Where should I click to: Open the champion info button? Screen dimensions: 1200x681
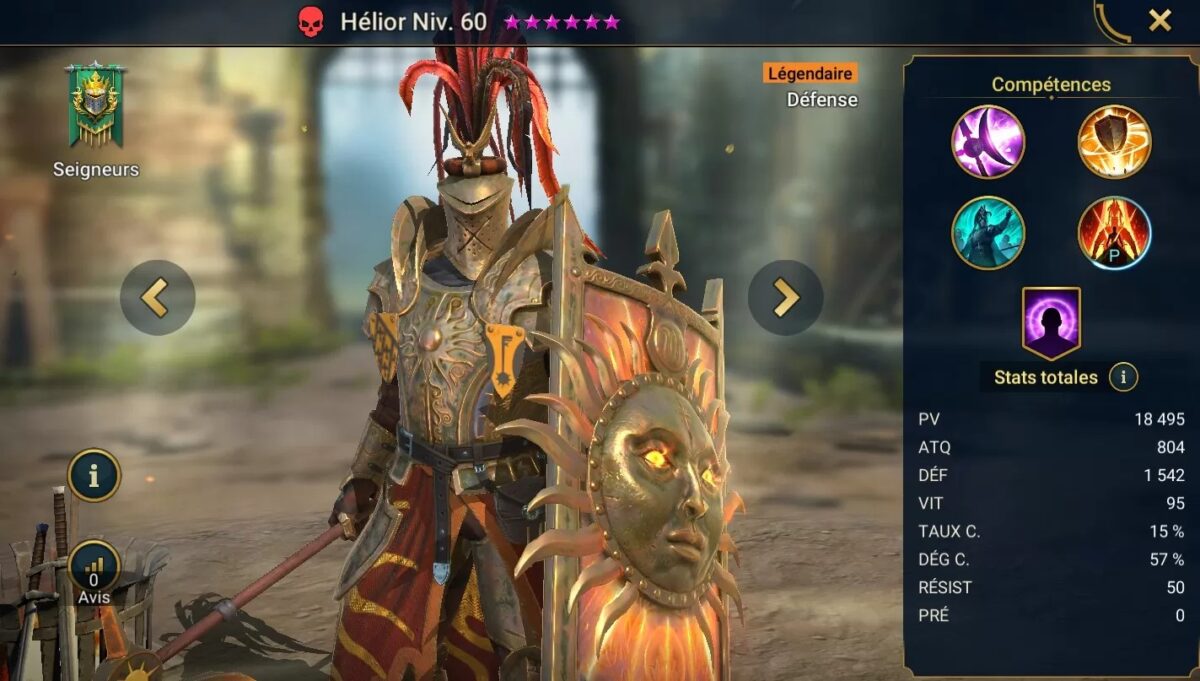95,475
